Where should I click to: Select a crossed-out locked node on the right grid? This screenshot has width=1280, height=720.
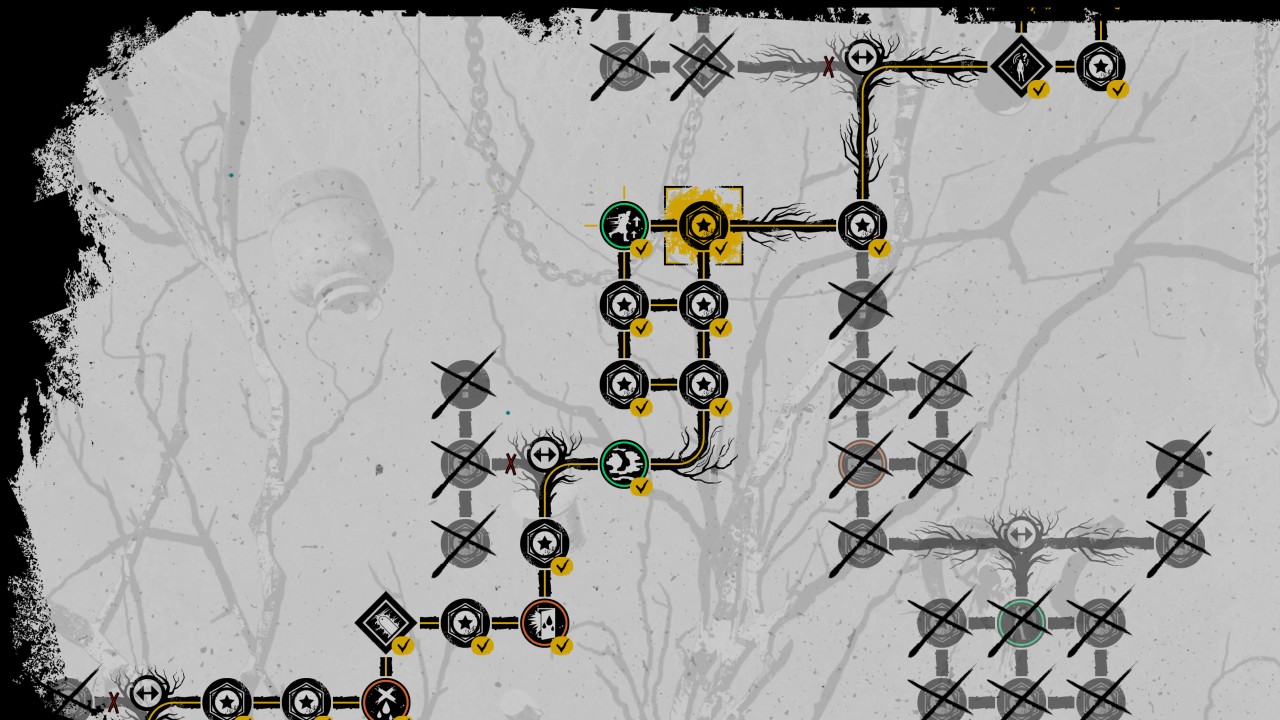click(x=938, y=382)
